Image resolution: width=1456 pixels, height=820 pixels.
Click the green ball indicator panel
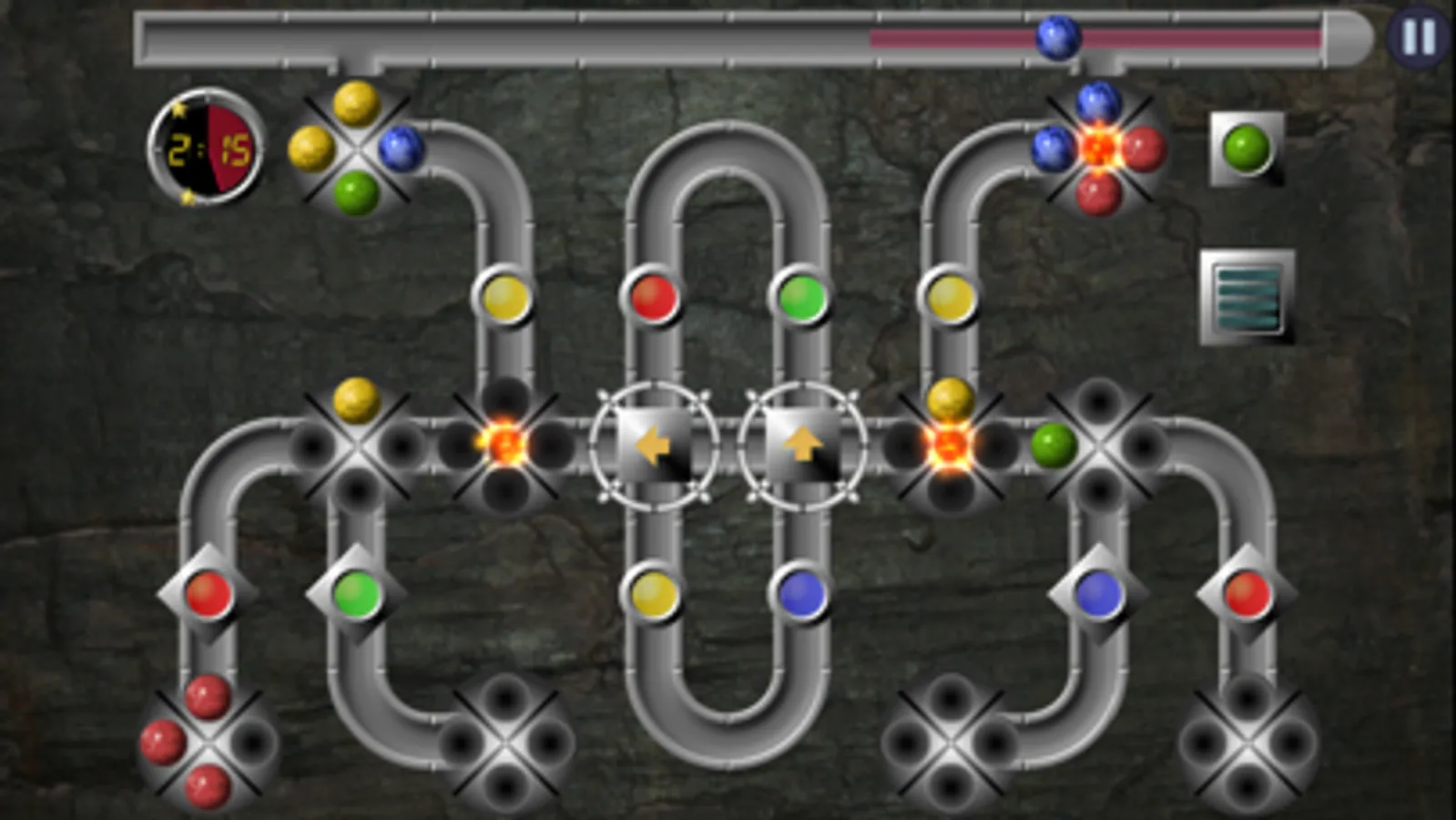click(x=1245, y=149)
